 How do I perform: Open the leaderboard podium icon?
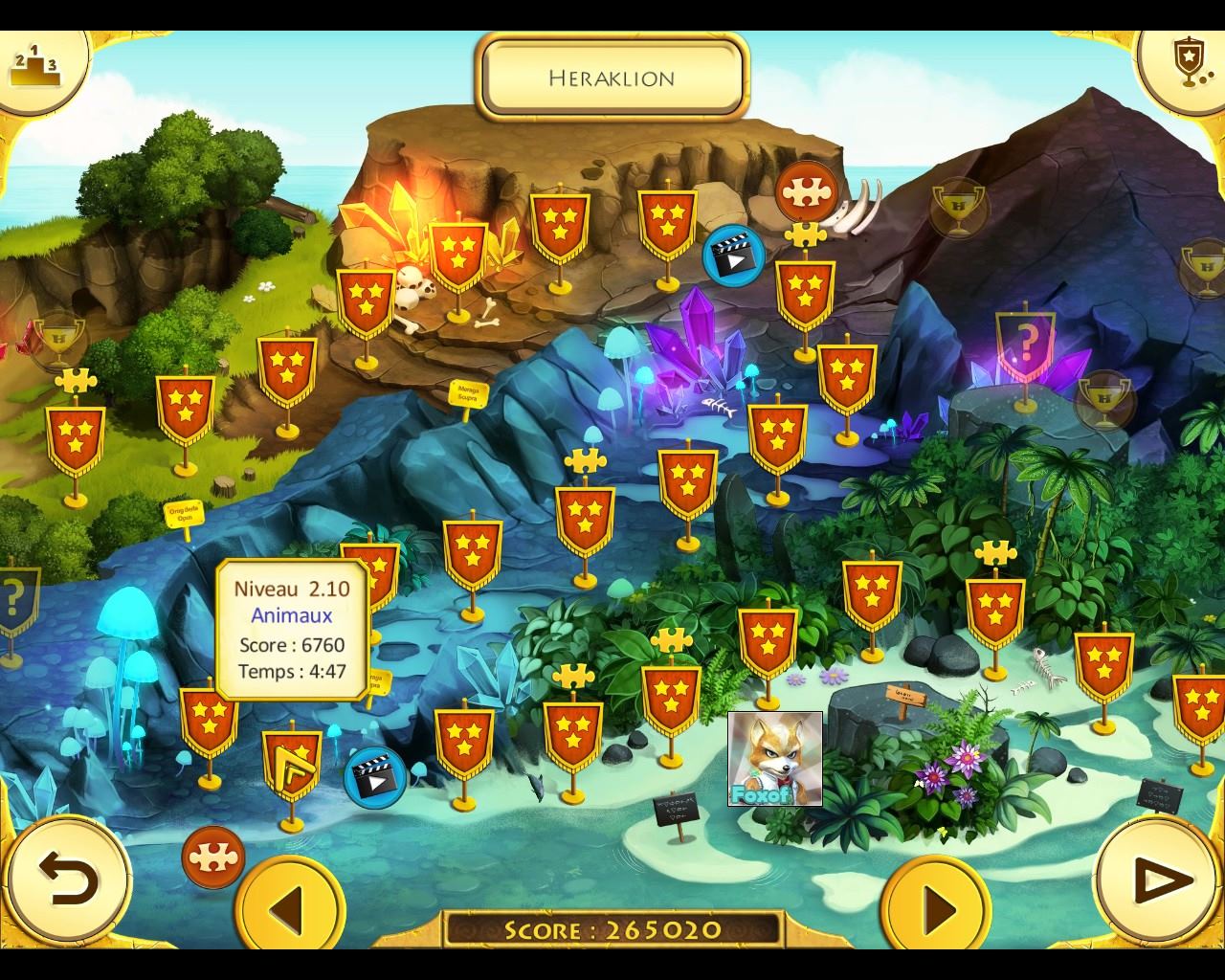point(35,65)
